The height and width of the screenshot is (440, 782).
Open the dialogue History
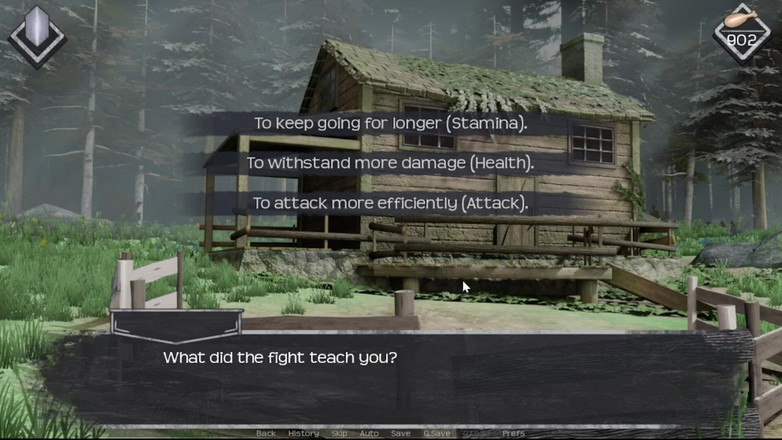(x=303, y=433)
